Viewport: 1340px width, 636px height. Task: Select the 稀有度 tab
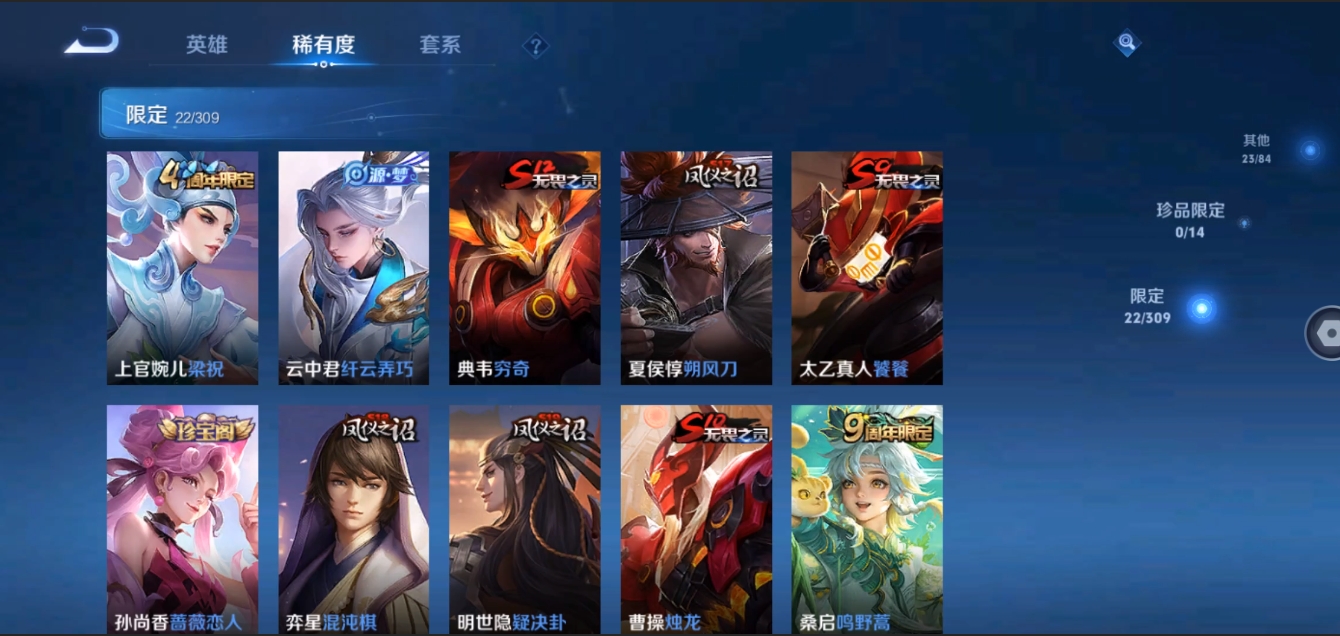[x=323, y=45]
